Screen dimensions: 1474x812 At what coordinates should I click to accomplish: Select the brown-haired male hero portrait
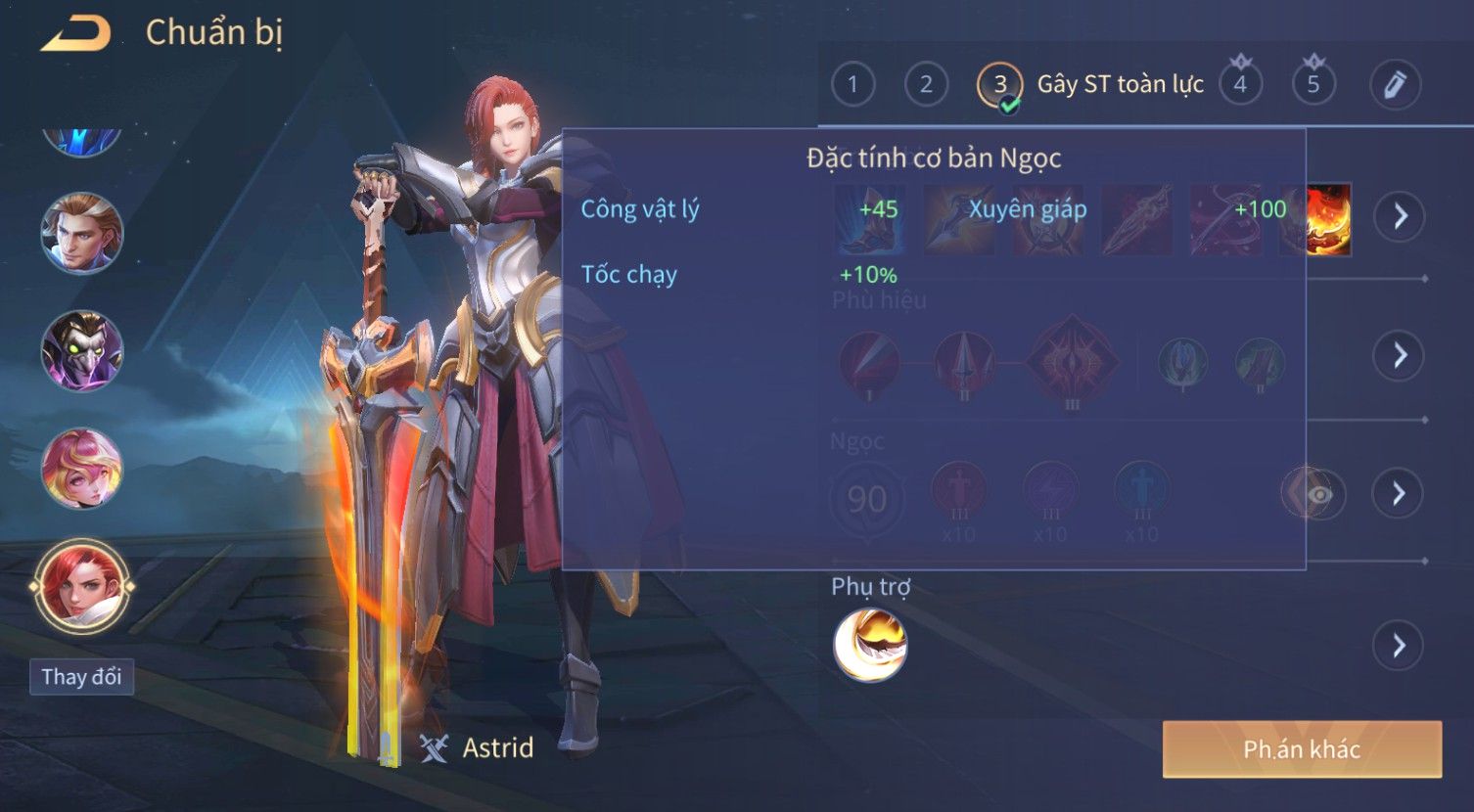[81, 234]
